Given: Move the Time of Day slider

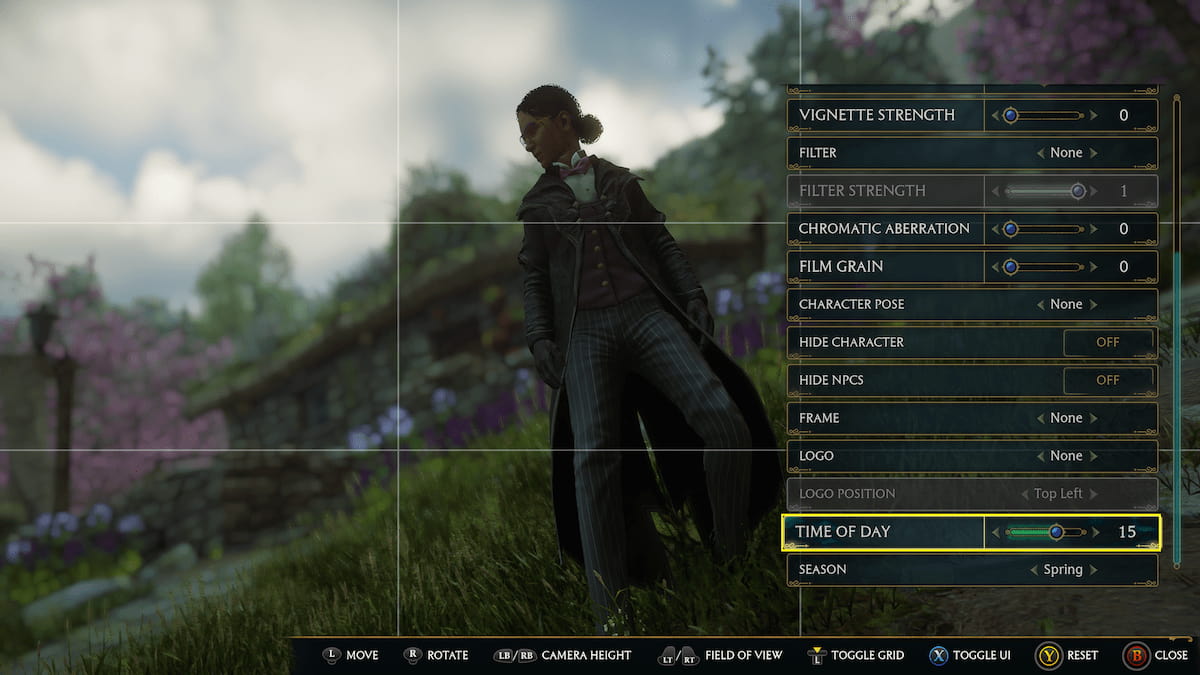Looking at the screenshot, I should tap(1056, 532).
